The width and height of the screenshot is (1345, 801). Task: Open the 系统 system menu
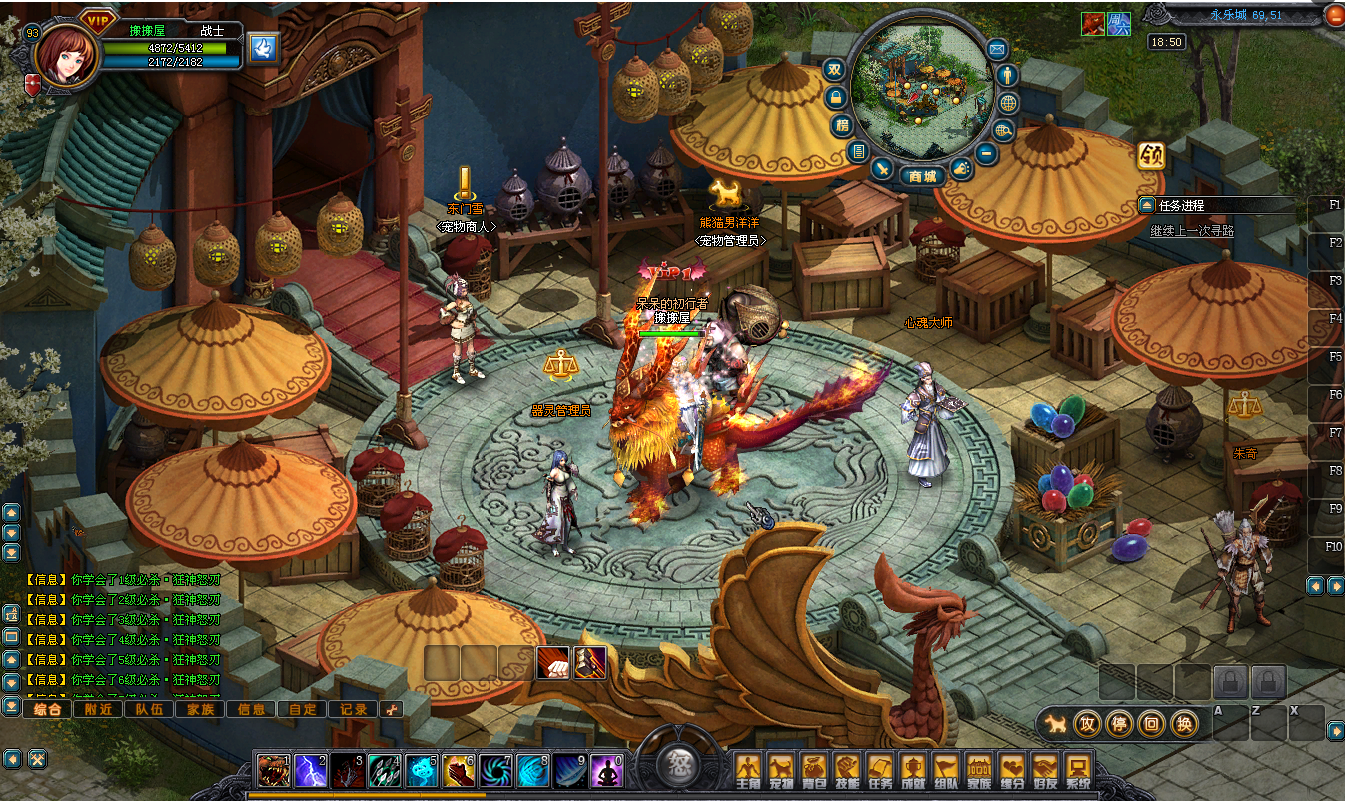point(1077,768)
